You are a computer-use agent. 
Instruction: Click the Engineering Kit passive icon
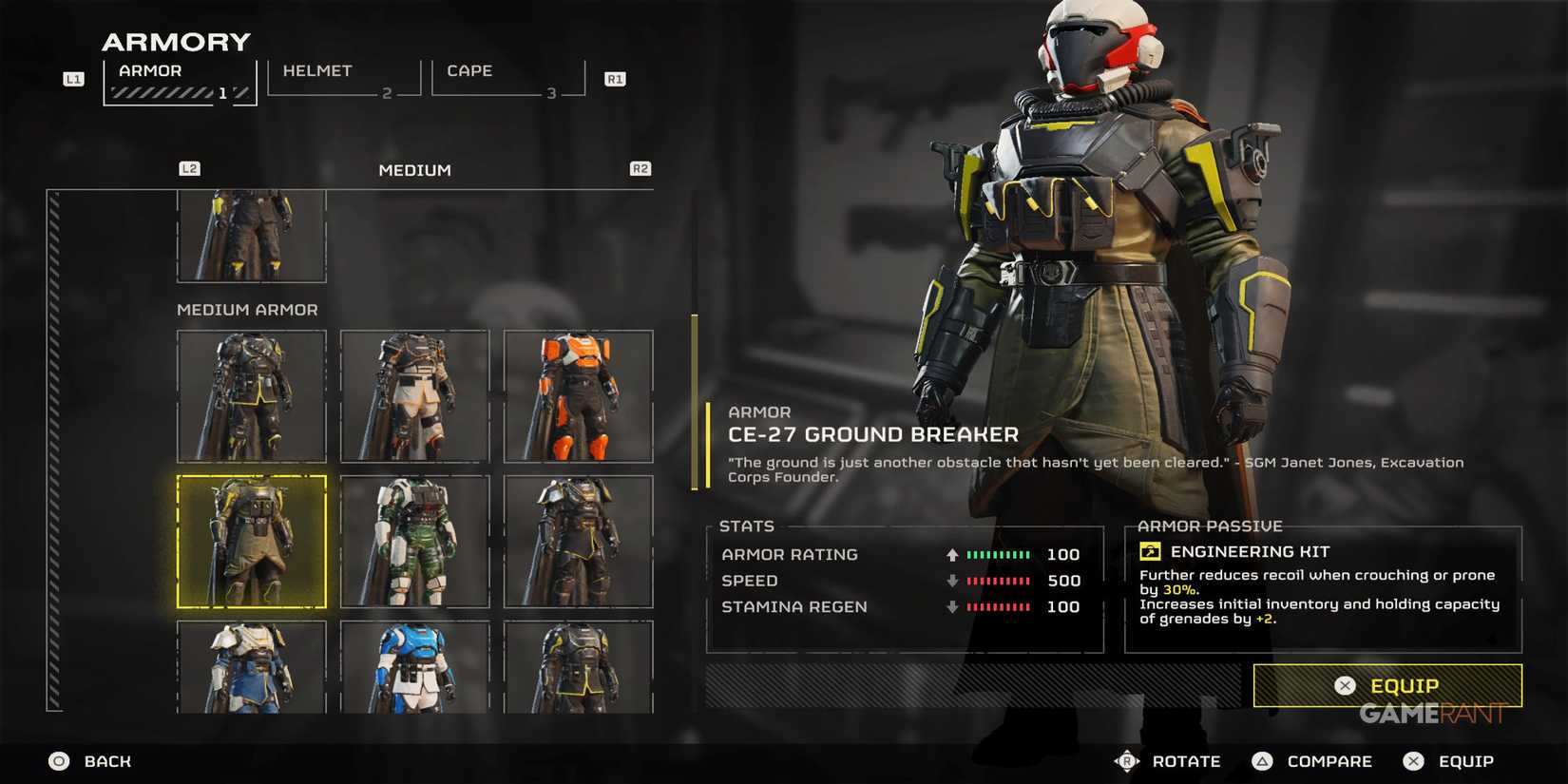tap(1150, 551)
